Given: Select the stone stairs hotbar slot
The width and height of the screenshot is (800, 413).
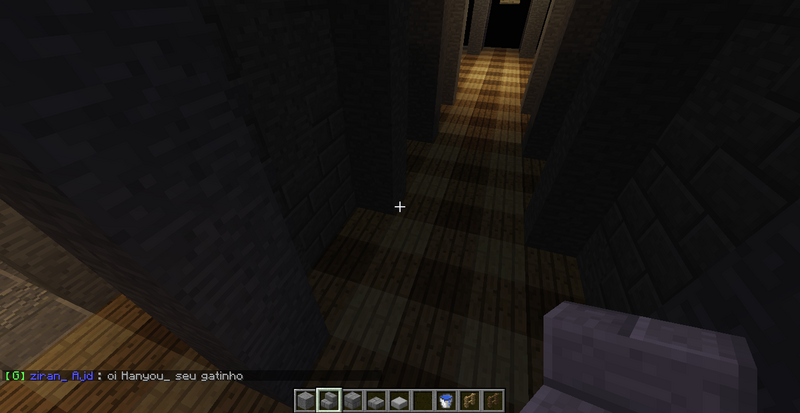Looking at the screenshot, I should (x=329, y=400).
